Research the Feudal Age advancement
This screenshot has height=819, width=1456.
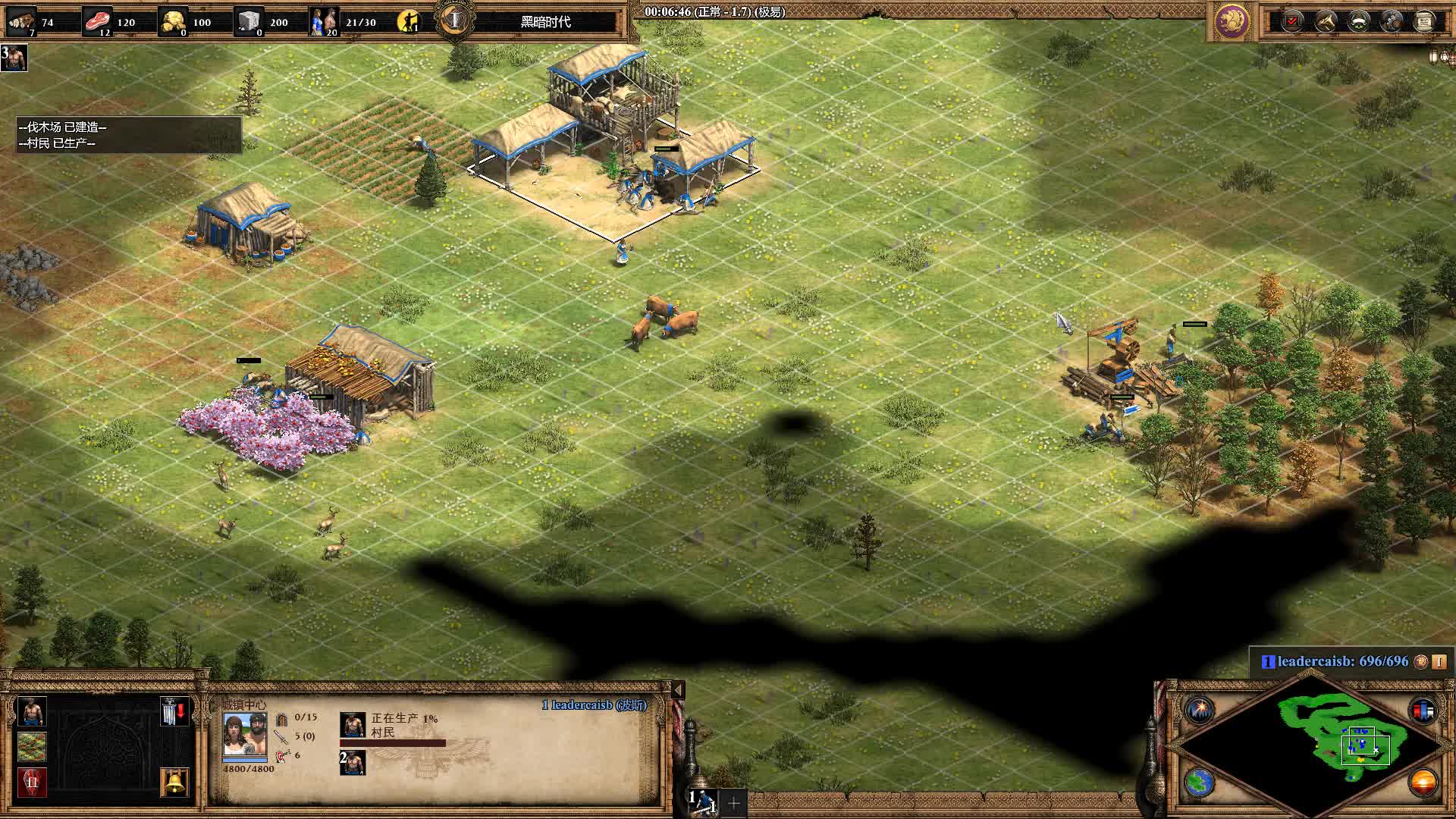pos(31,782)
